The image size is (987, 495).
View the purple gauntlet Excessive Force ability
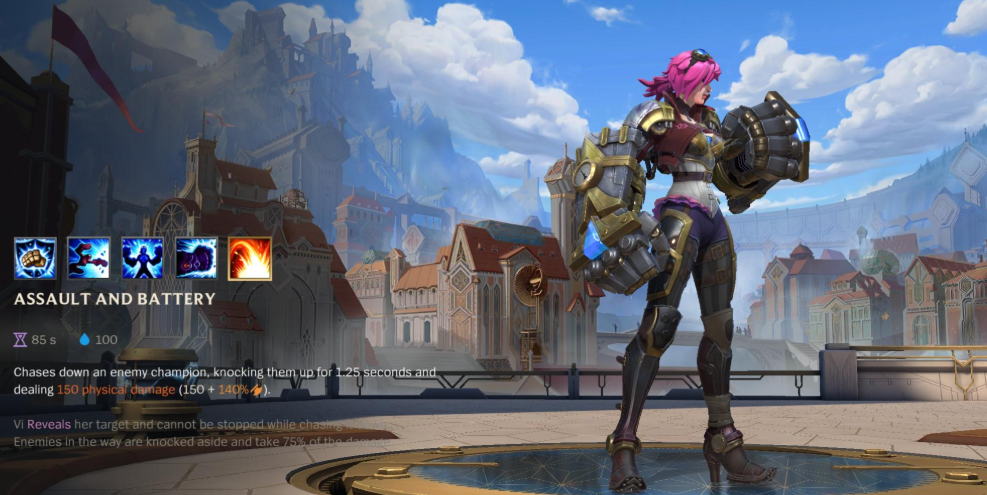196,258
